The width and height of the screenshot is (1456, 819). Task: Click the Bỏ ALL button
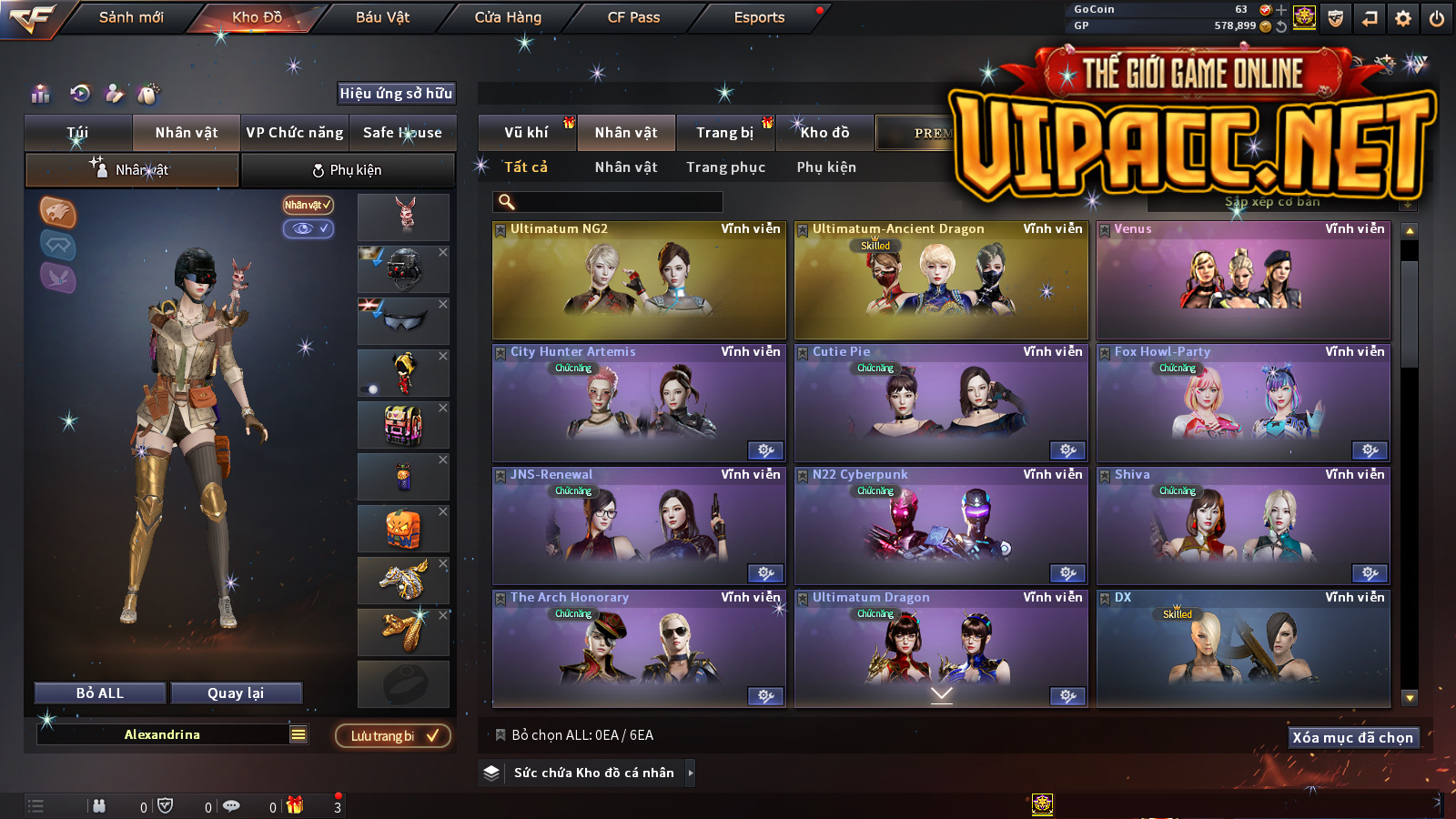[100, 693]
